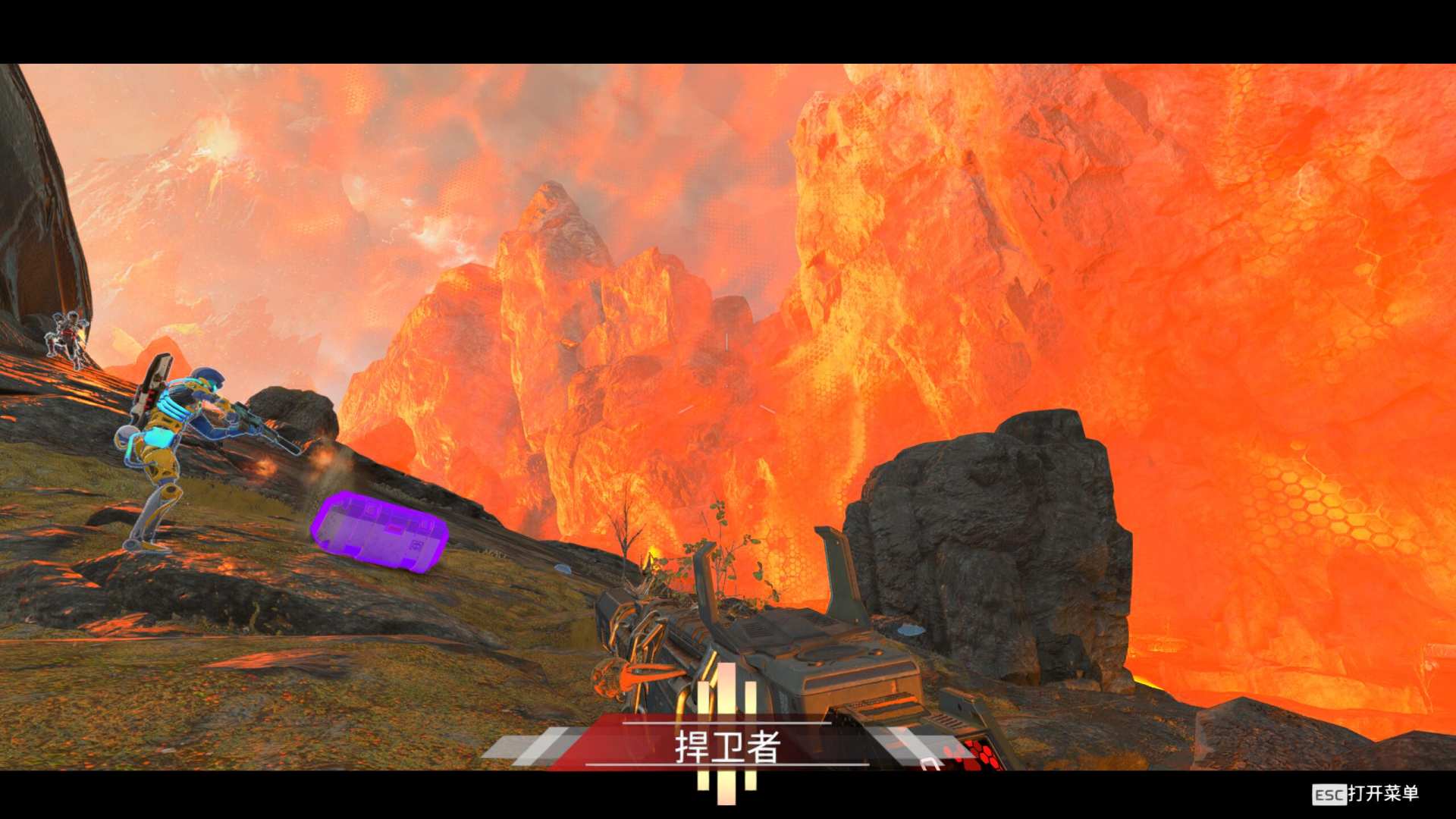Open the menu with the 打开菜单 prompt

click(x=1366, y=794)
